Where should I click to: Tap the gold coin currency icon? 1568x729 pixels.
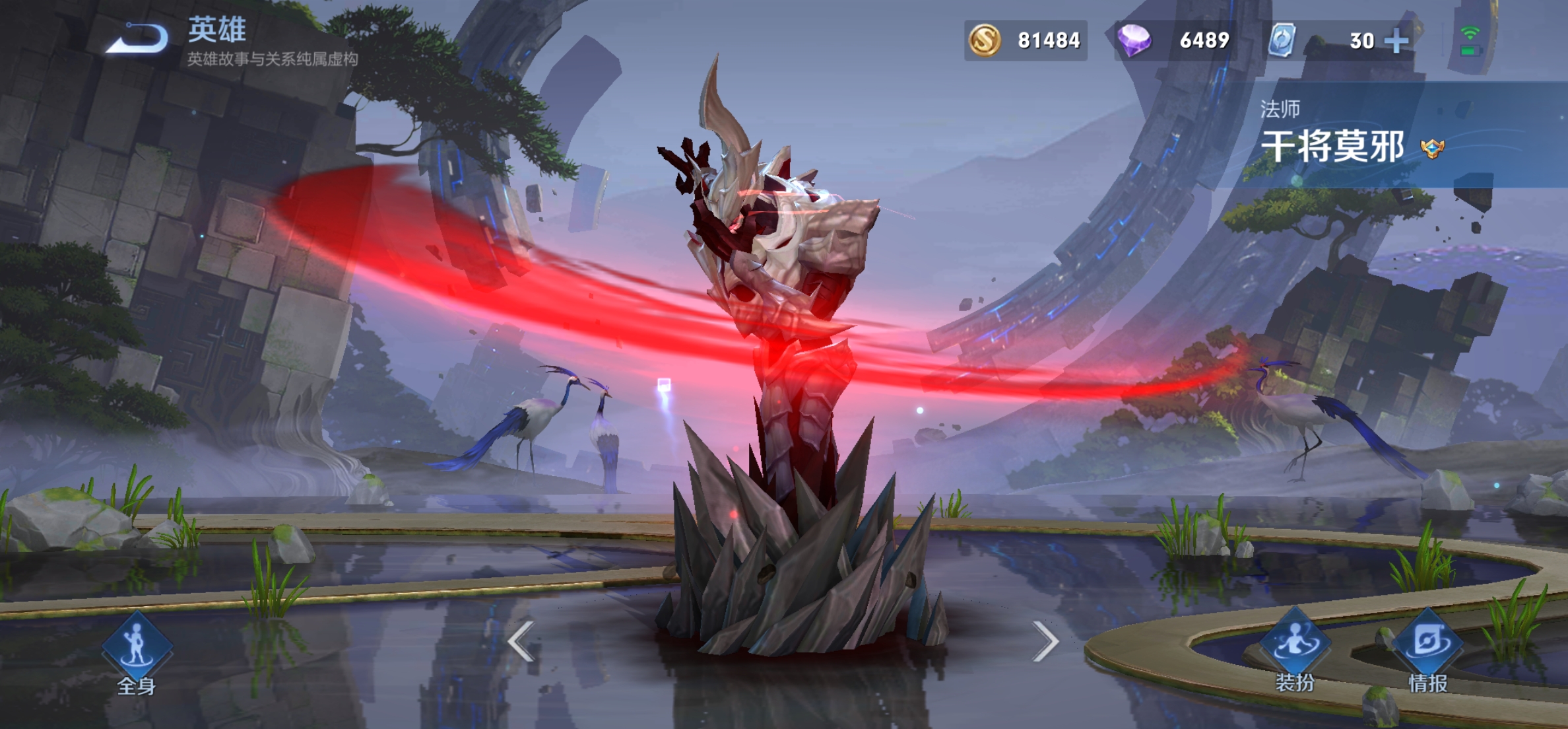985,40
